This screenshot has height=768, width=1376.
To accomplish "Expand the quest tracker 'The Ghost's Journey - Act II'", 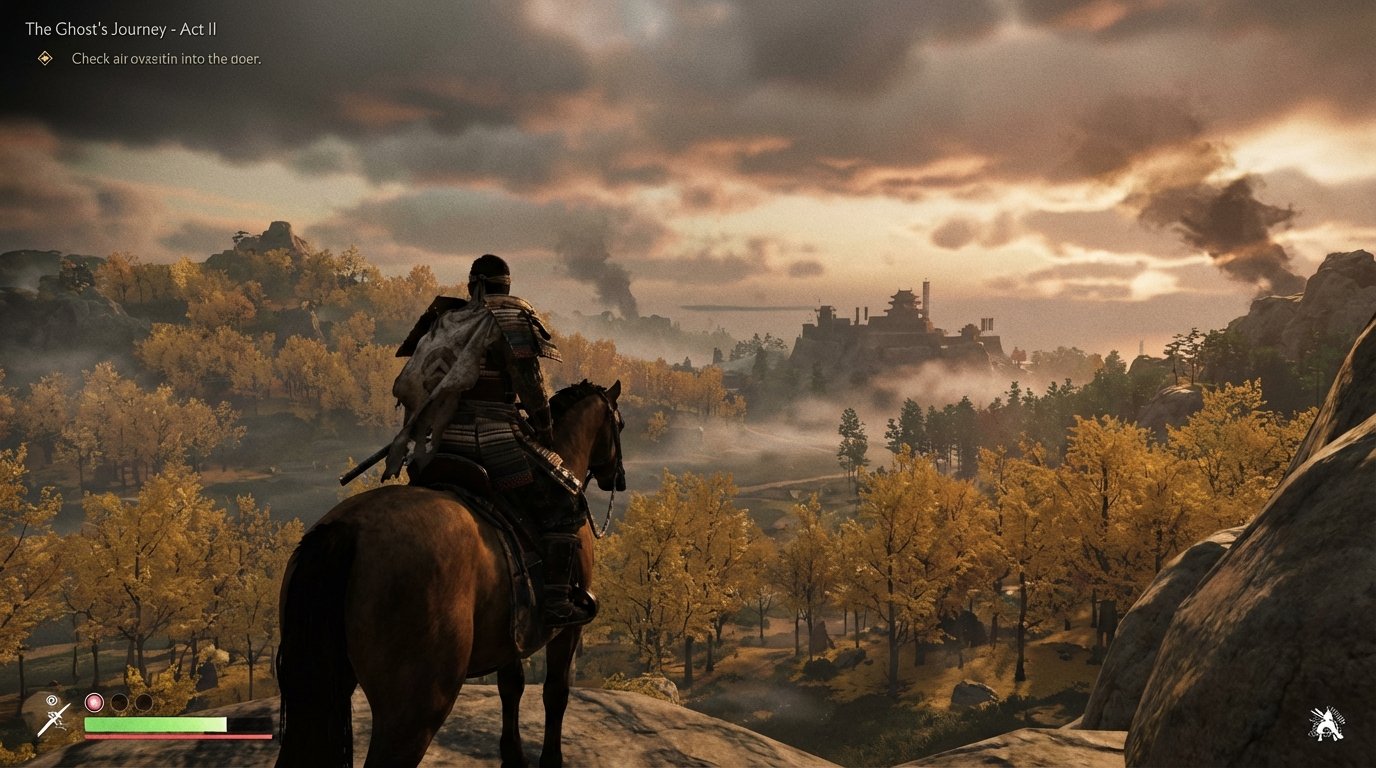I will click(122, 29).
